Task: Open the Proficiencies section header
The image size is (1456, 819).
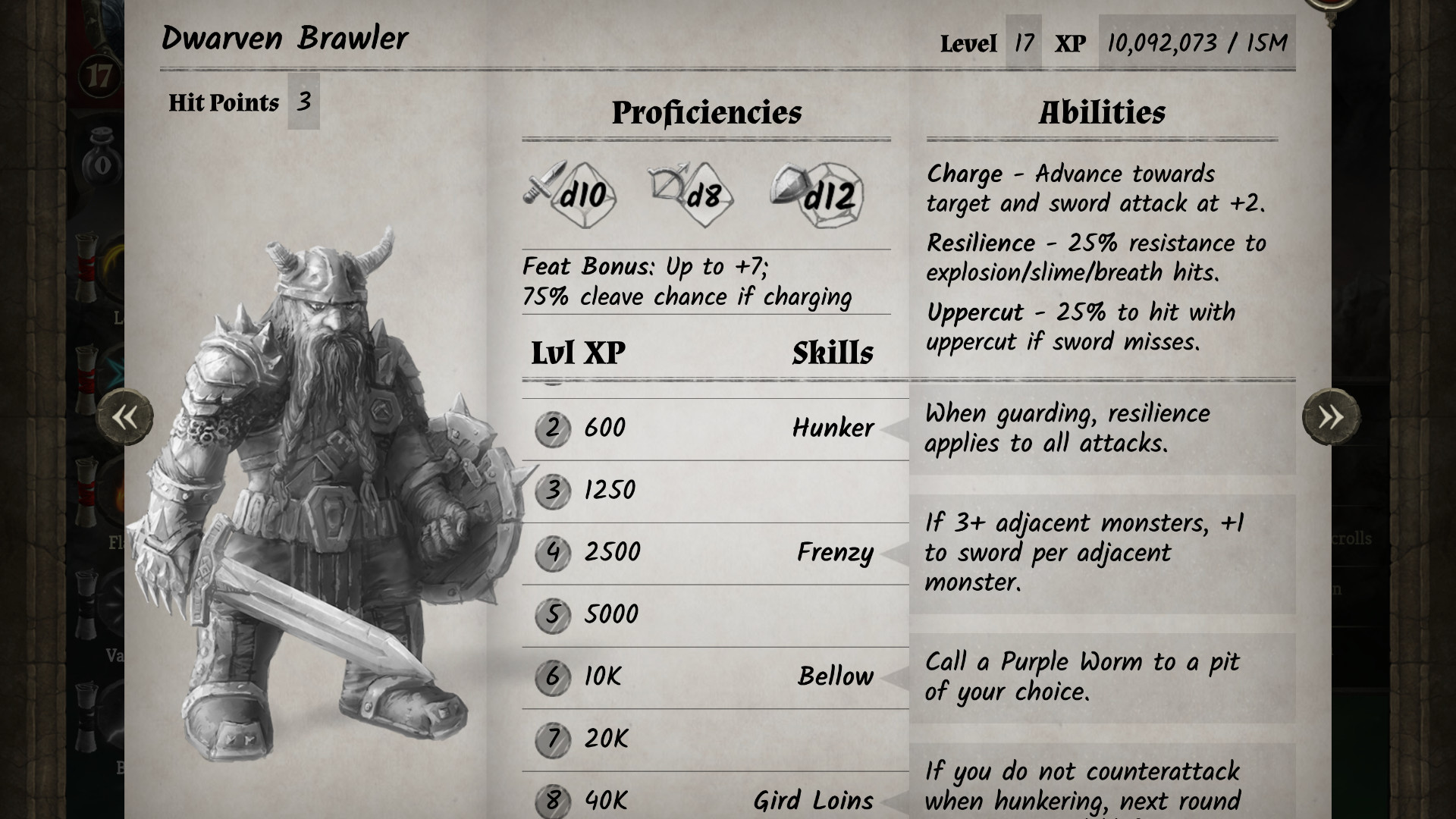Action: [x=708, y=113]
